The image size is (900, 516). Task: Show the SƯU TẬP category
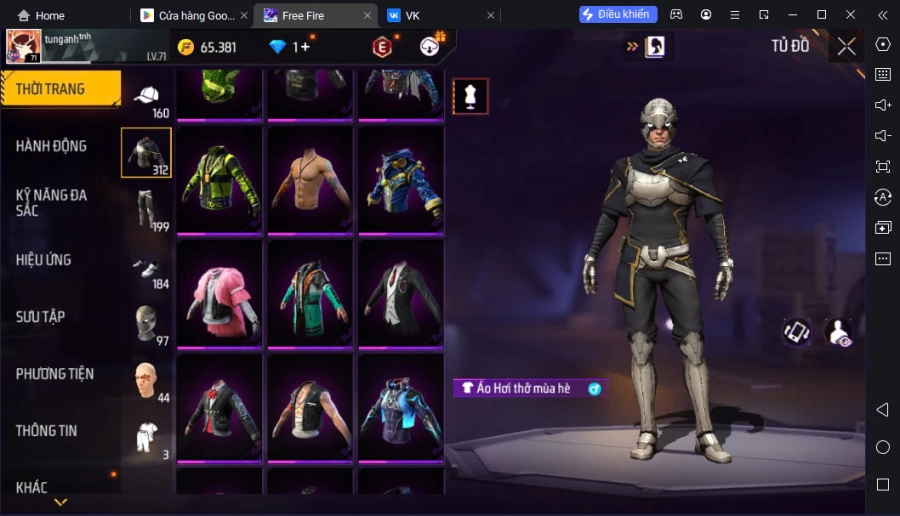pyautogui.click(x=41, y=317)
